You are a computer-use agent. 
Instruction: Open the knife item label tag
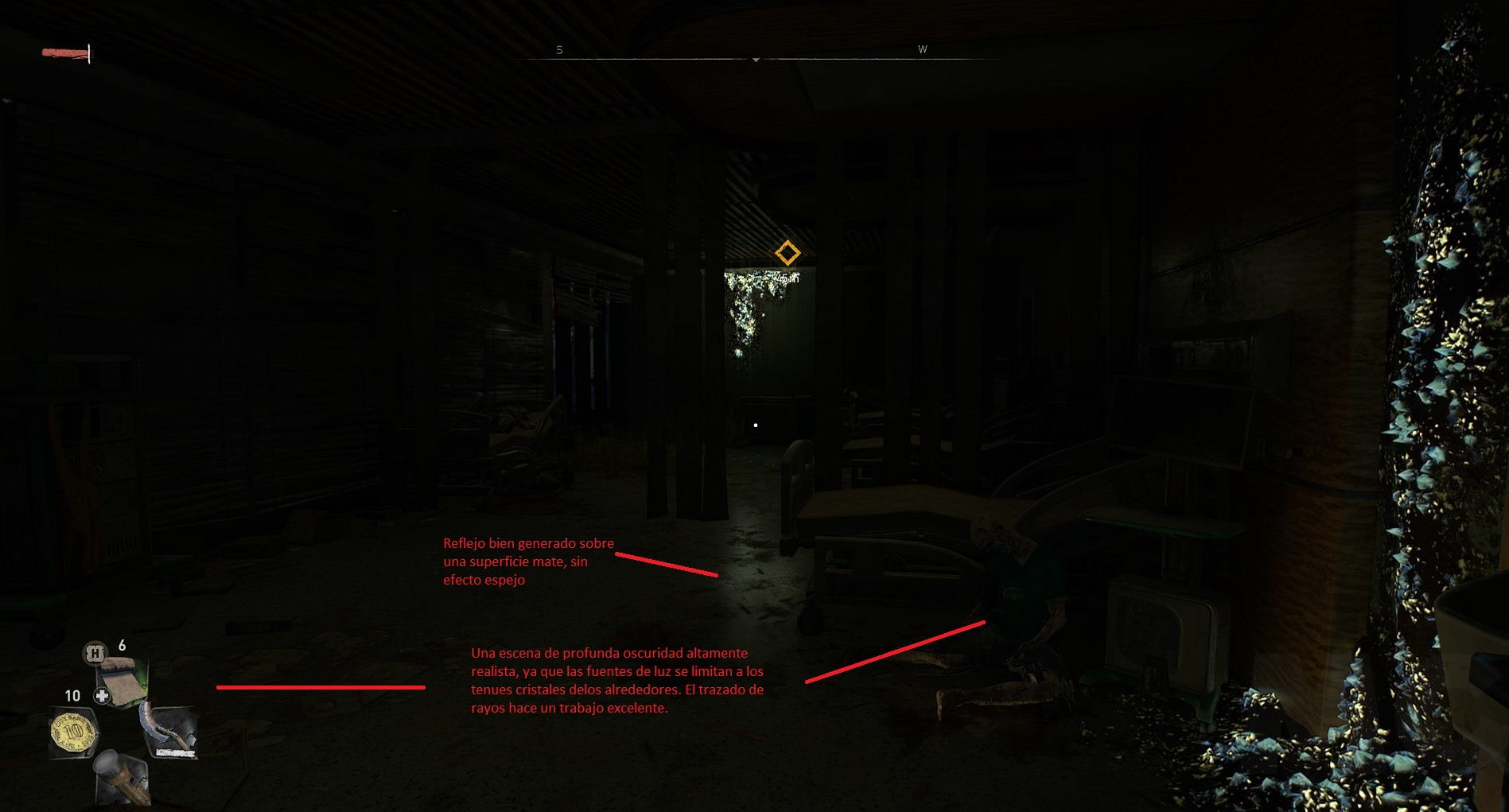pos(174,752)
